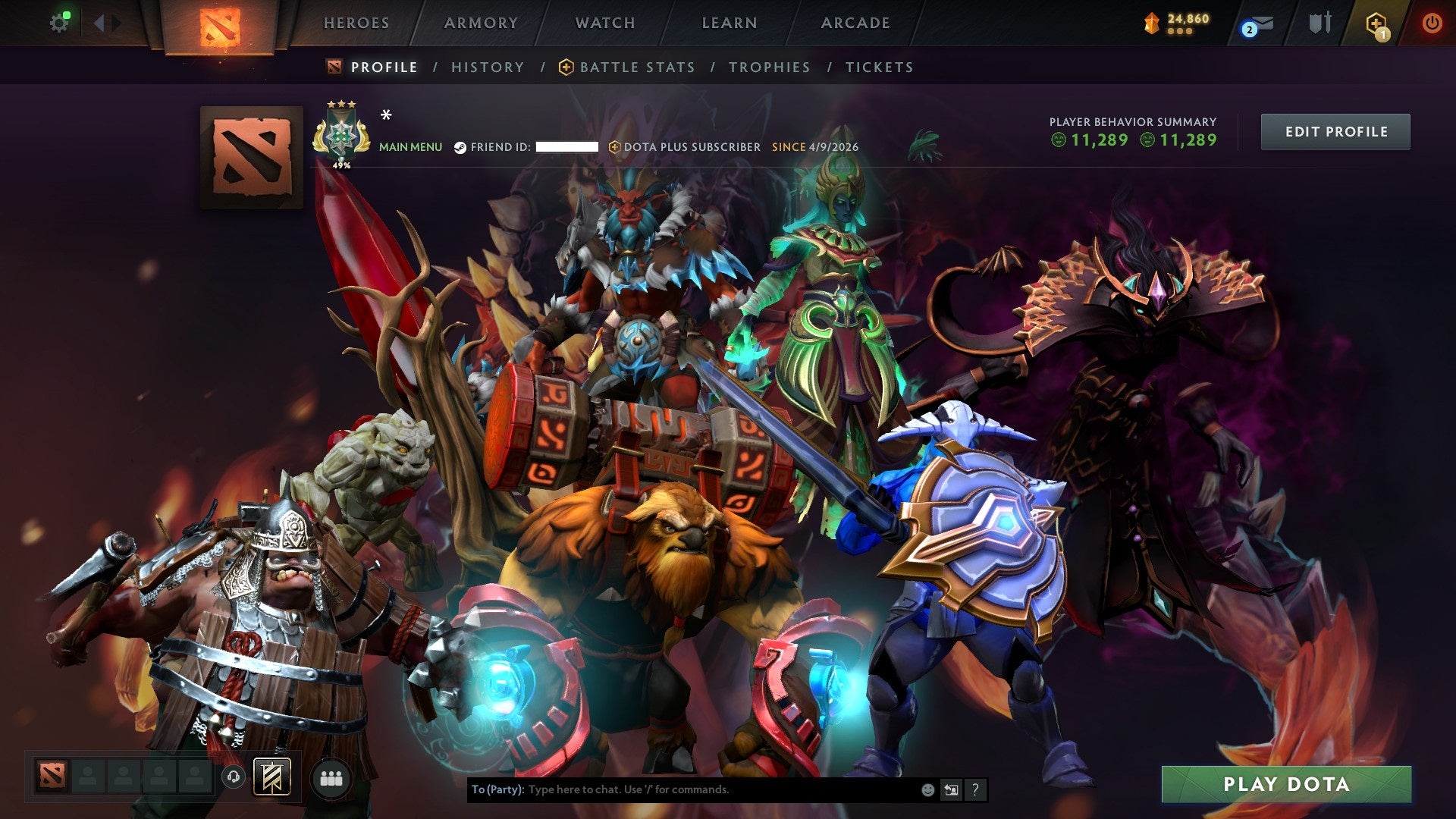Viewport: 1456px width, 819px height.
Task: Switch to the HISTORY tab
Action: 487,67
